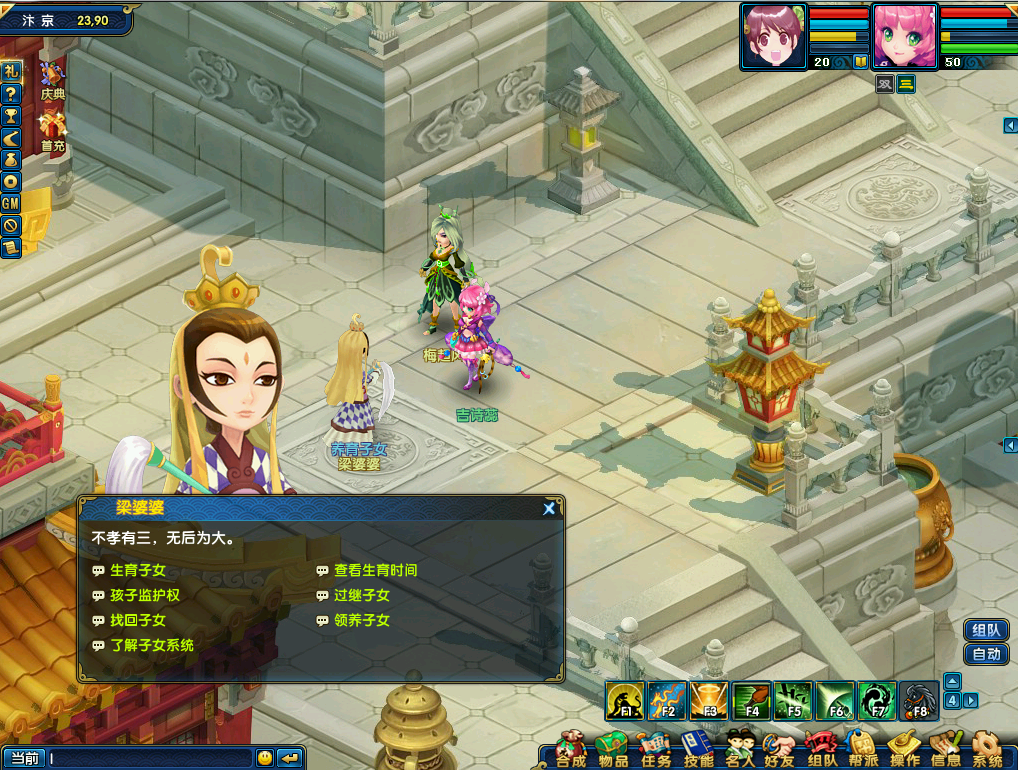
Task: Pick the 孩子监护权 dialogue option
Action: [x=144, y=595]
